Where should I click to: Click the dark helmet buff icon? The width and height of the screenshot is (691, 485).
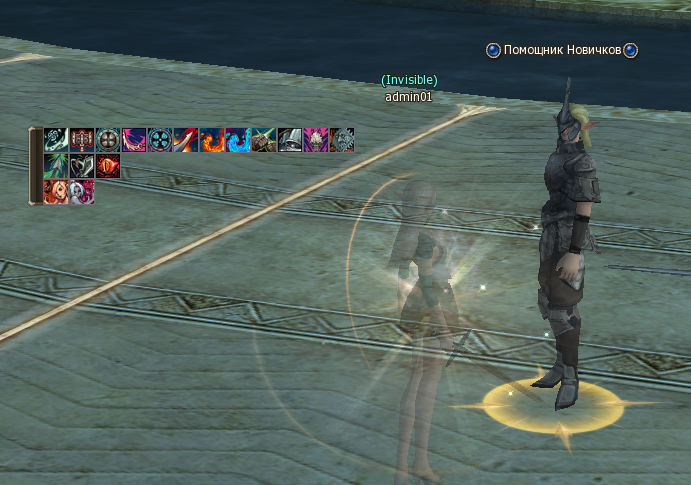pos(290,140)
